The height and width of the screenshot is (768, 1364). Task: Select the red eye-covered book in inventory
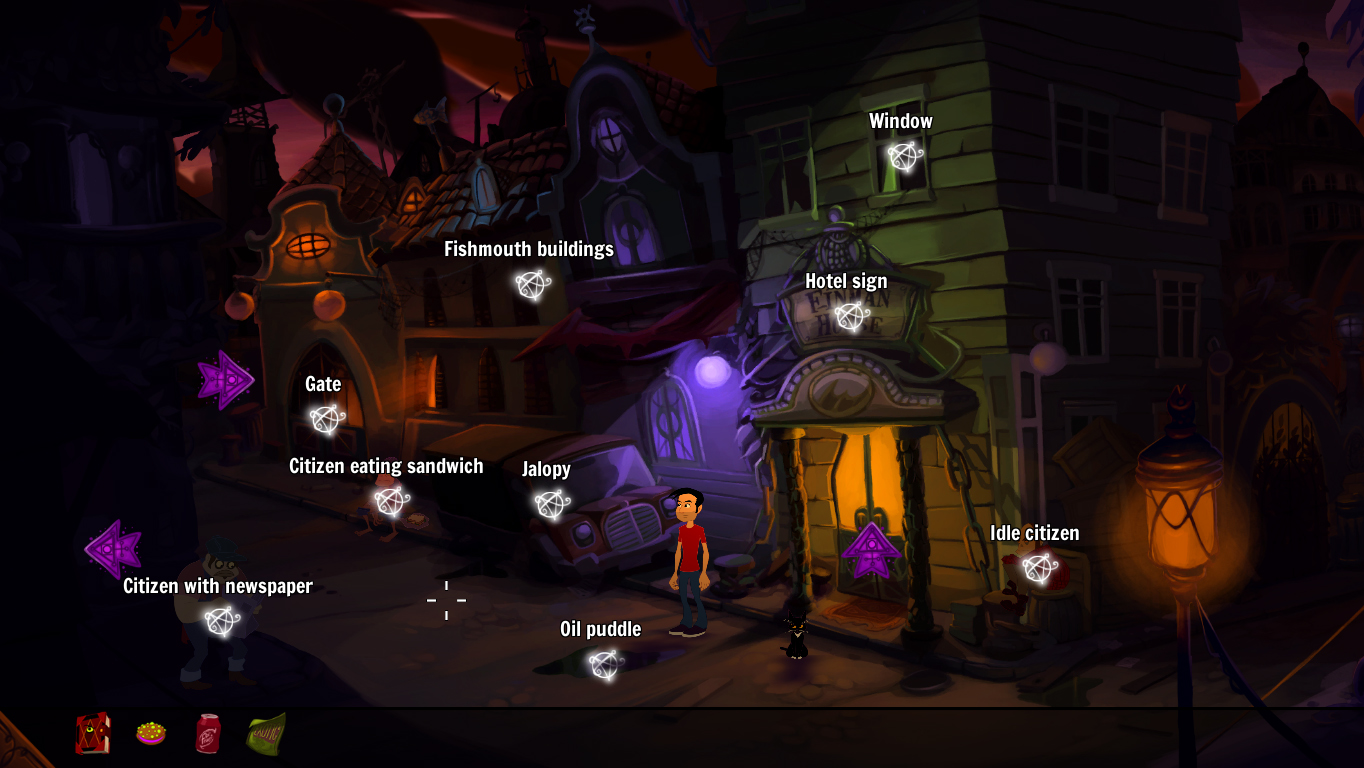(x=92, y=733)
